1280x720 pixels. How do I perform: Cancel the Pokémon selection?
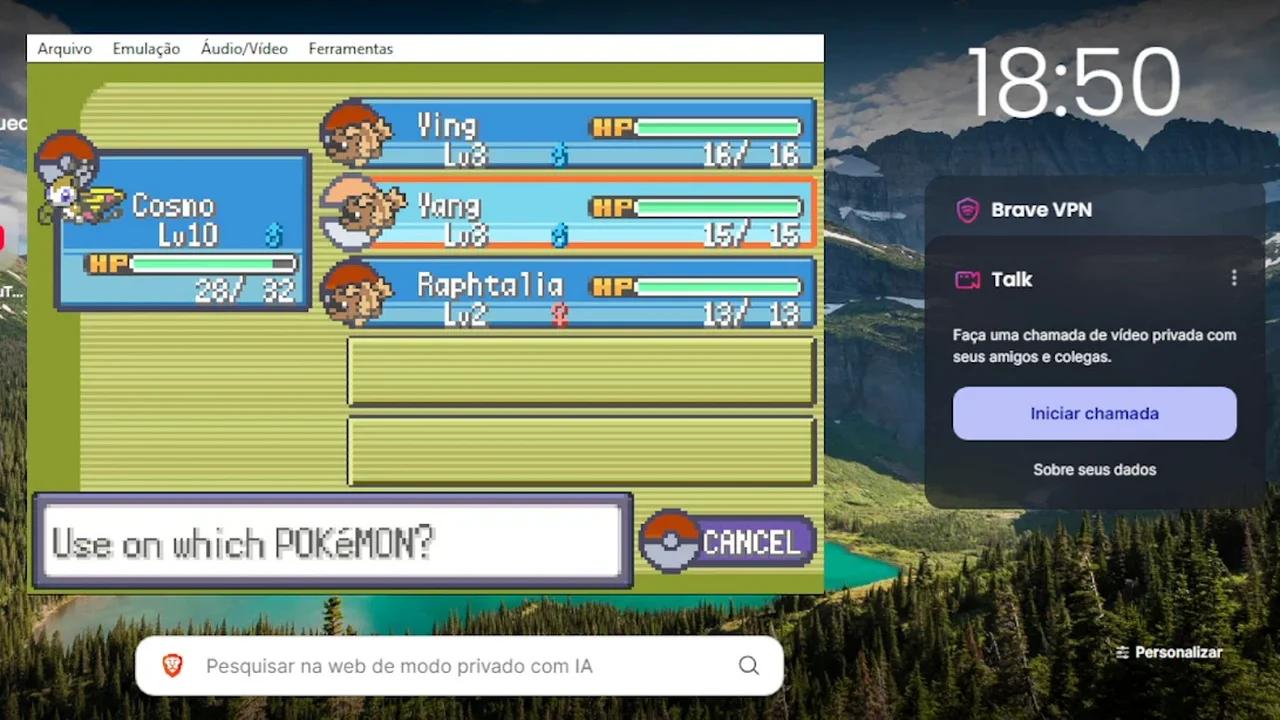(x=730, y=542)
